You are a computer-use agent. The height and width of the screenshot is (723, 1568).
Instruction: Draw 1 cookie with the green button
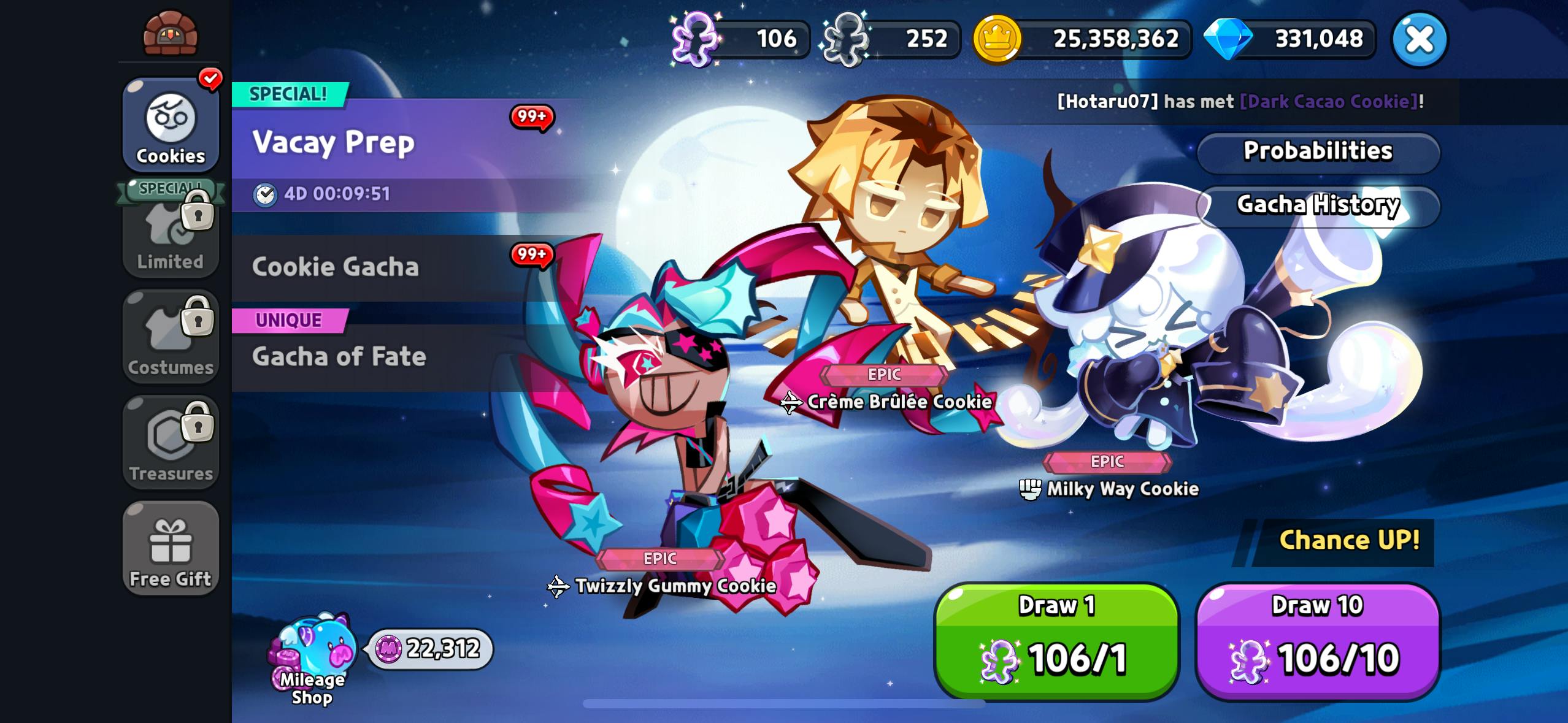click(1056, 640)
